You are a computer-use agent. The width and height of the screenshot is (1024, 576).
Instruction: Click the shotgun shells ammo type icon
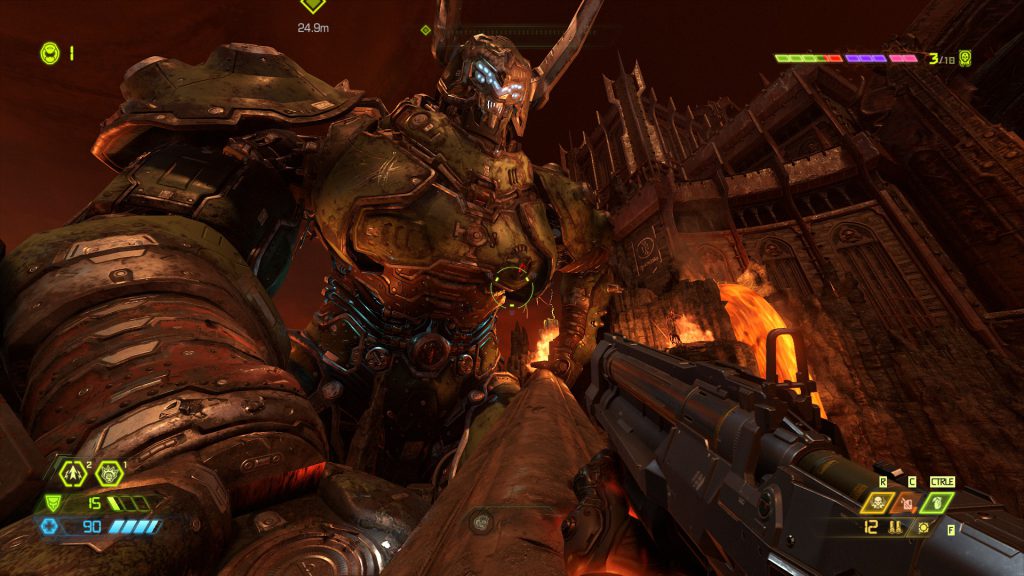(893, 527)
